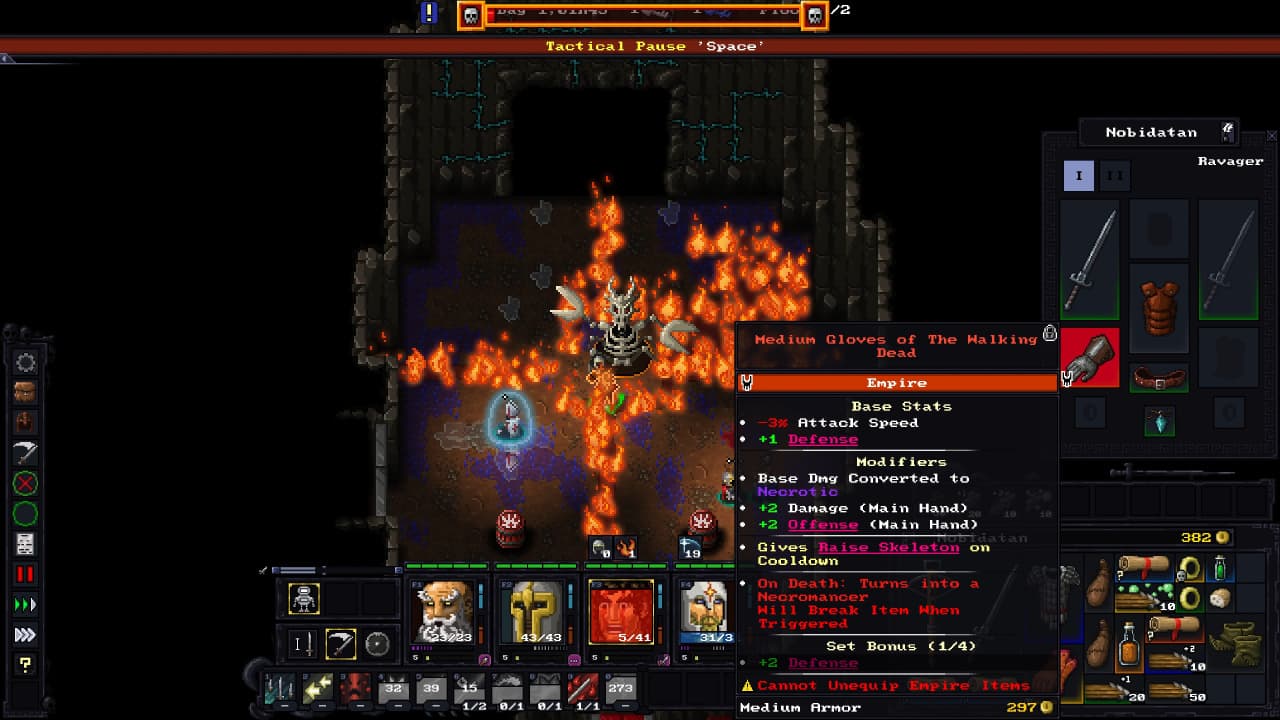Activate the yellow arrows ability in hotbar

[318, 688]
